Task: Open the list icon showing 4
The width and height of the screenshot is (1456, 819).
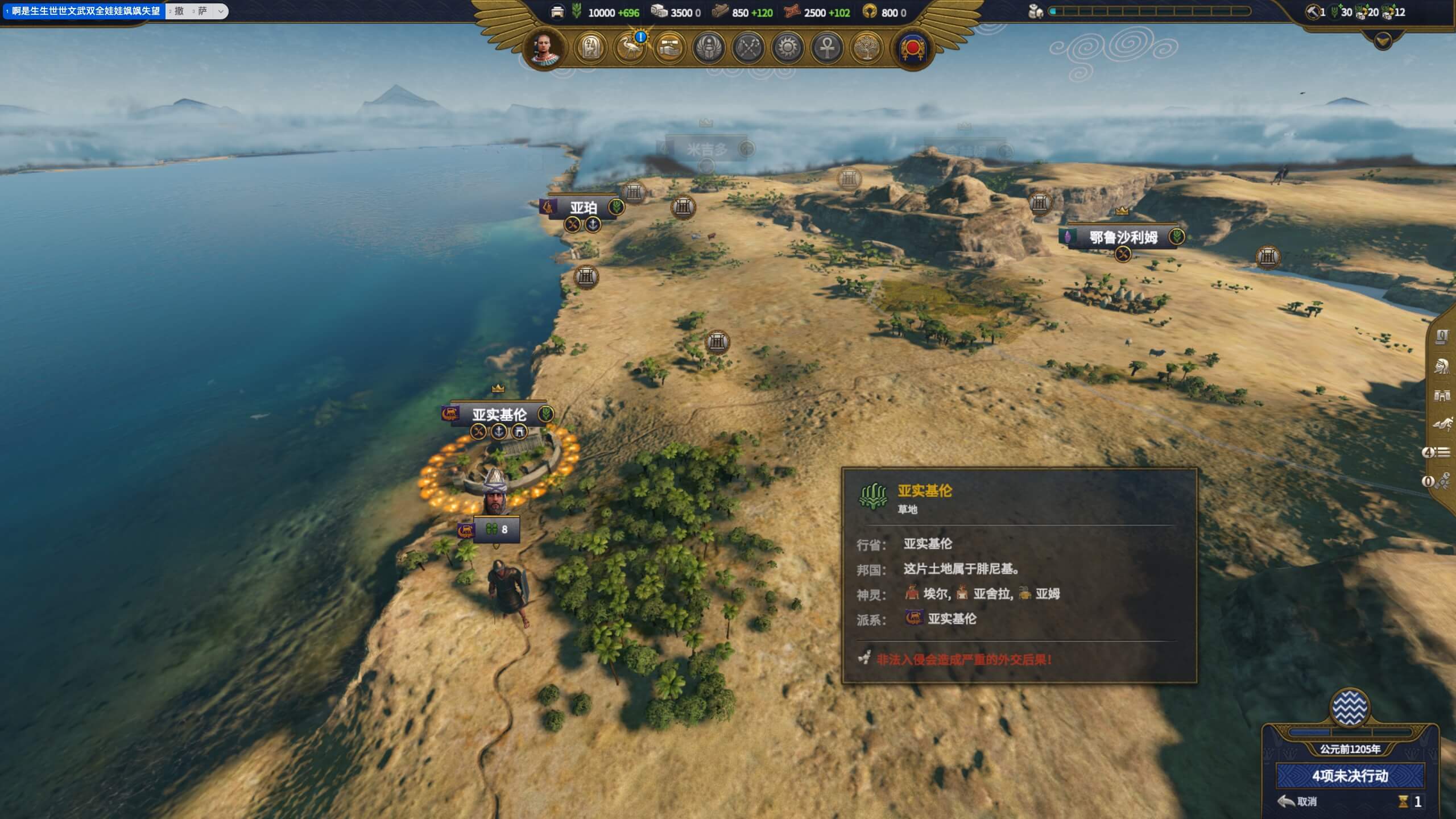Action: (1437, 453)
